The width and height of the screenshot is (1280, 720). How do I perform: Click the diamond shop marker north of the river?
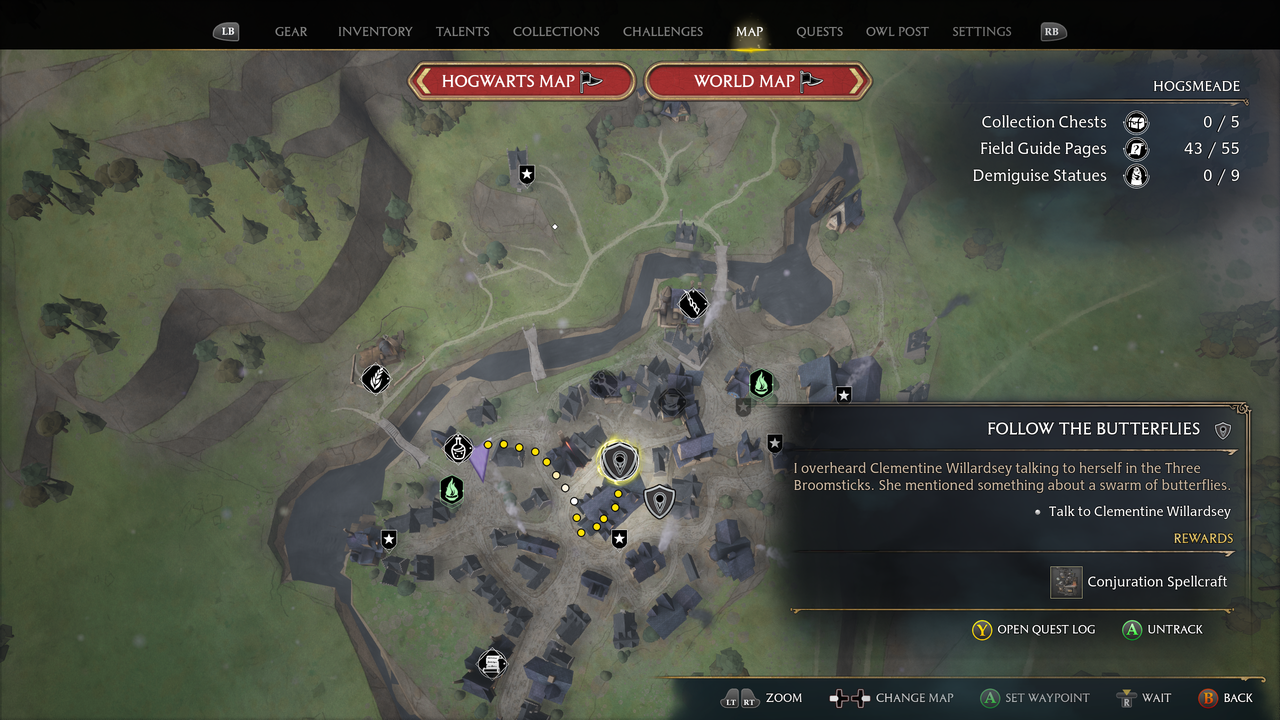click(x=693, y=305)
